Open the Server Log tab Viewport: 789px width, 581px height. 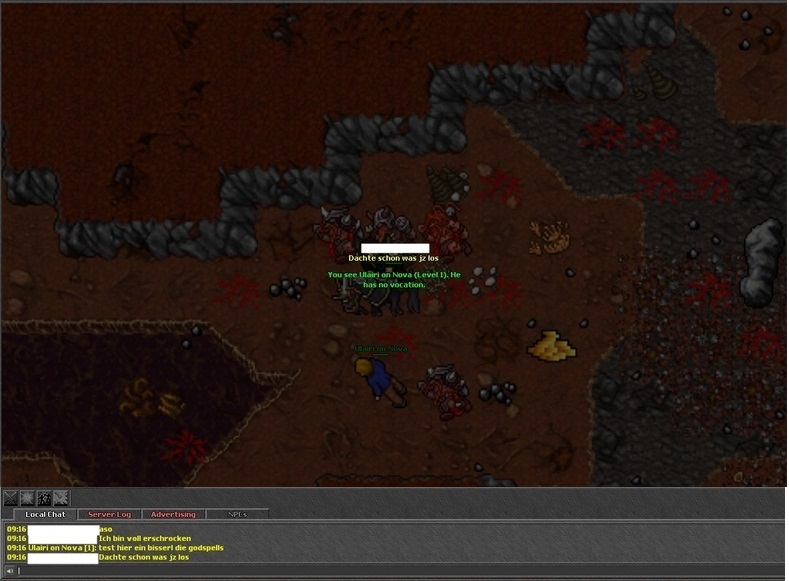[x=109, y=514]
